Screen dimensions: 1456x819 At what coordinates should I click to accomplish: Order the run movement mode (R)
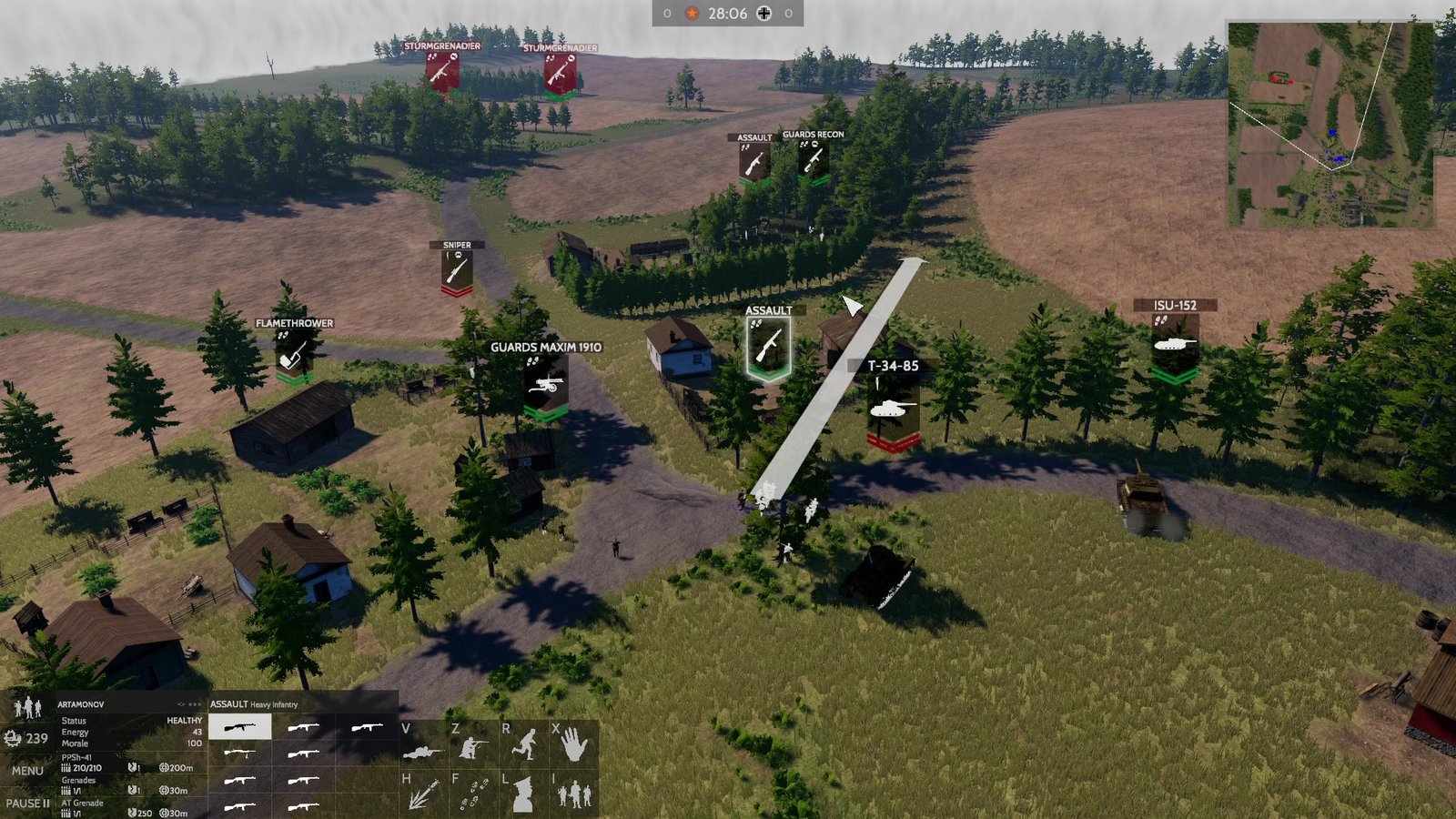523,743
